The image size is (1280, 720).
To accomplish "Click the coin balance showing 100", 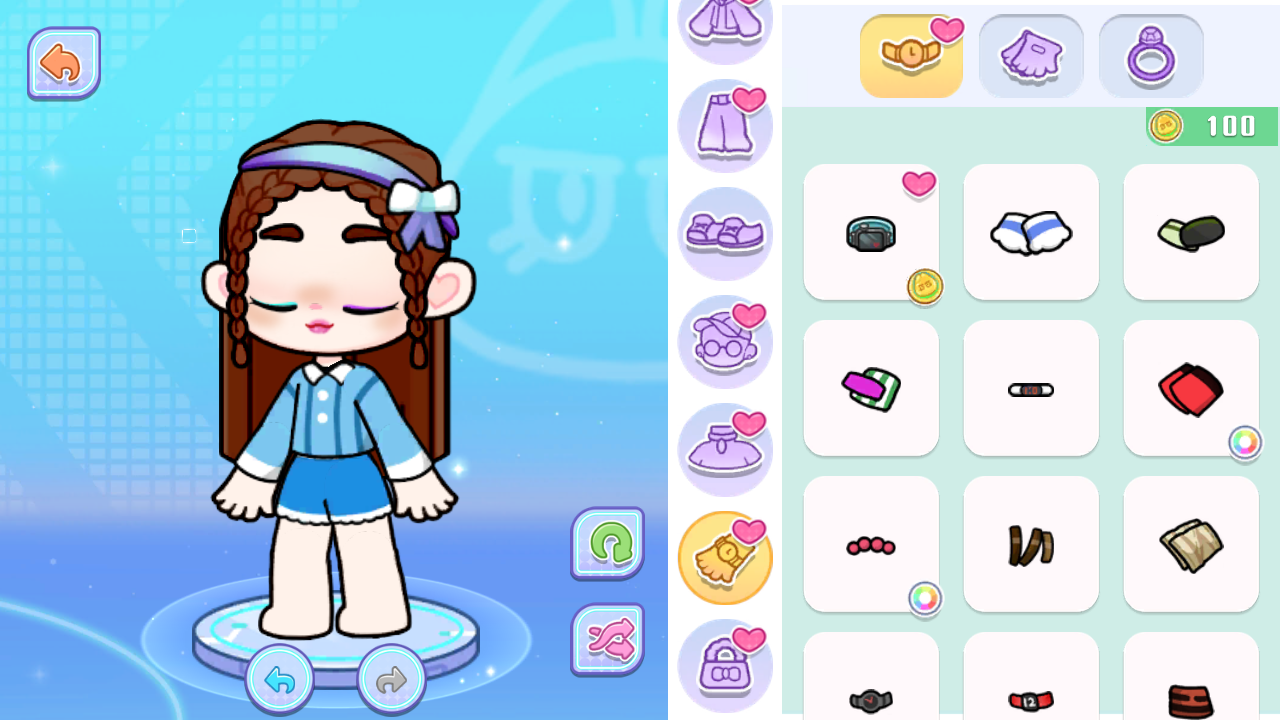I will click(x=1210, y=127).
